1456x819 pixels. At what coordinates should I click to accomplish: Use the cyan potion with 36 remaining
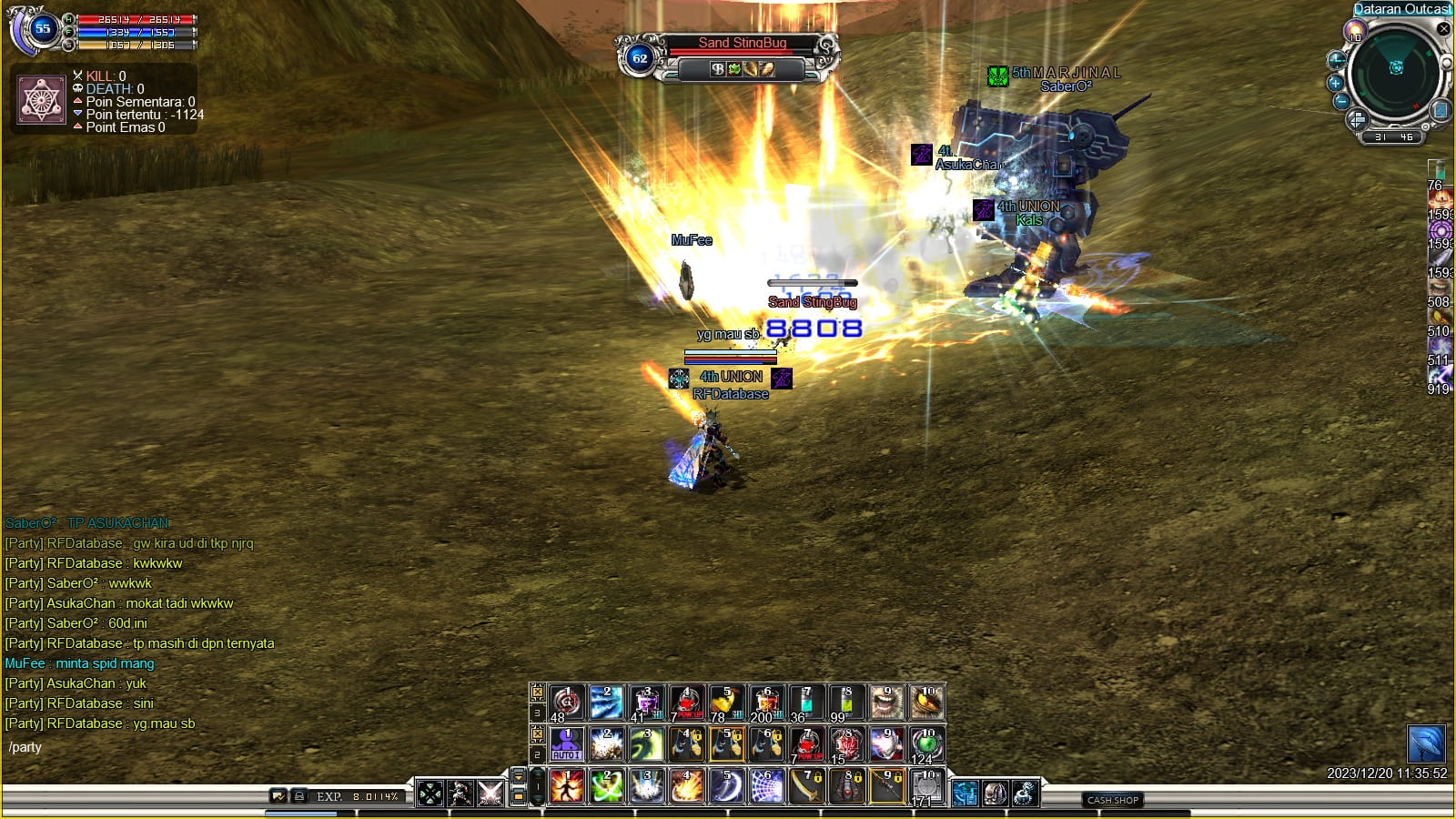pos(806,703)
